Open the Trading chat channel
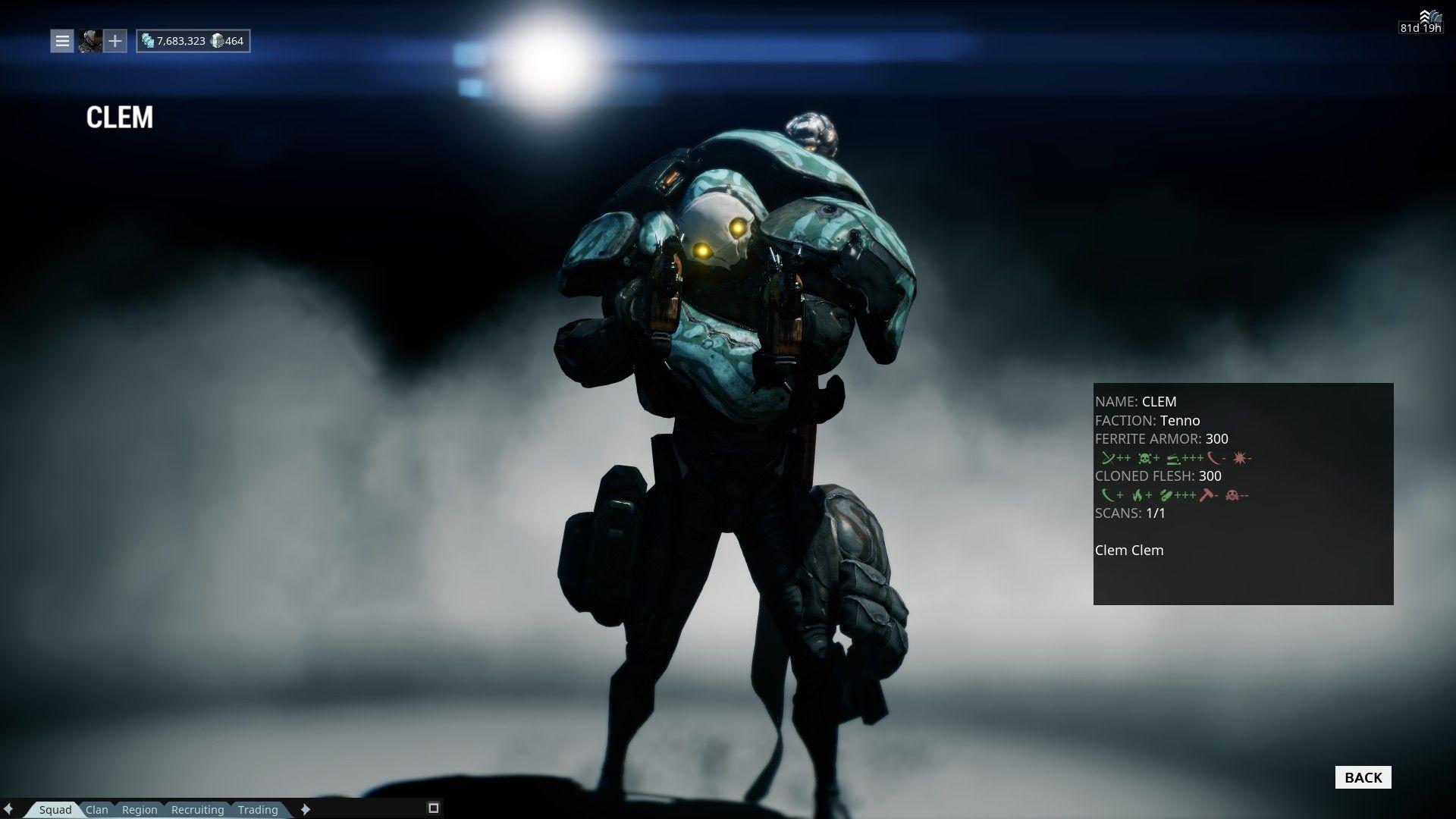 (x=258, y=810)
